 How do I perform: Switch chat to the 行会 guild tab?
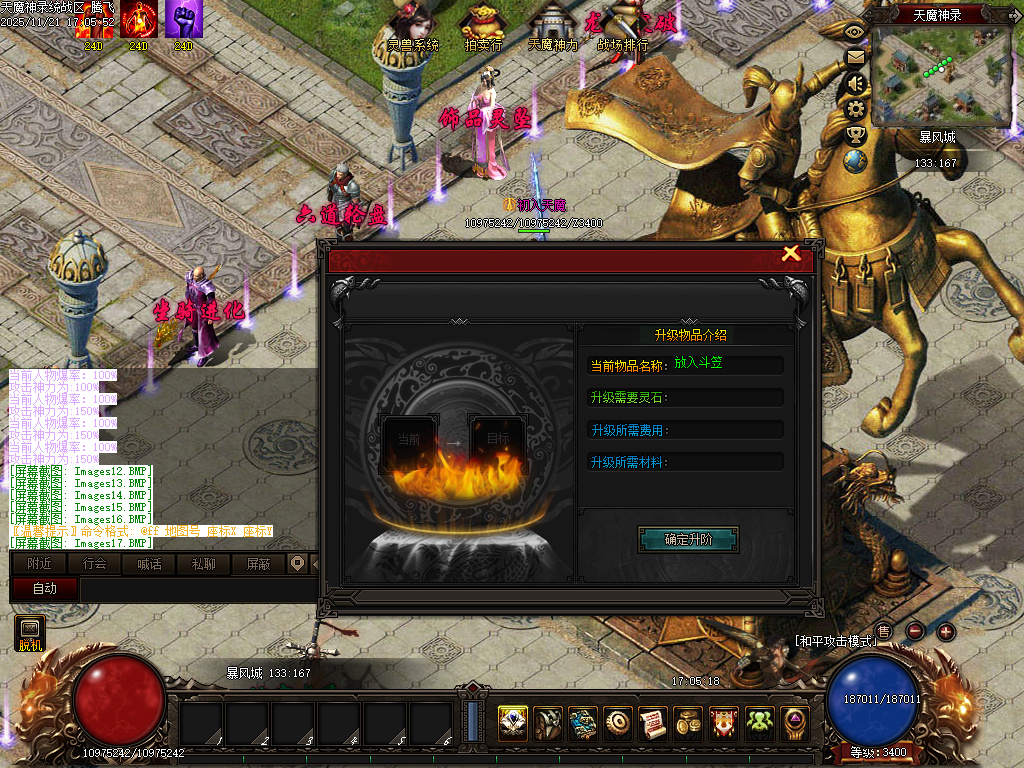tap(95, 564)
